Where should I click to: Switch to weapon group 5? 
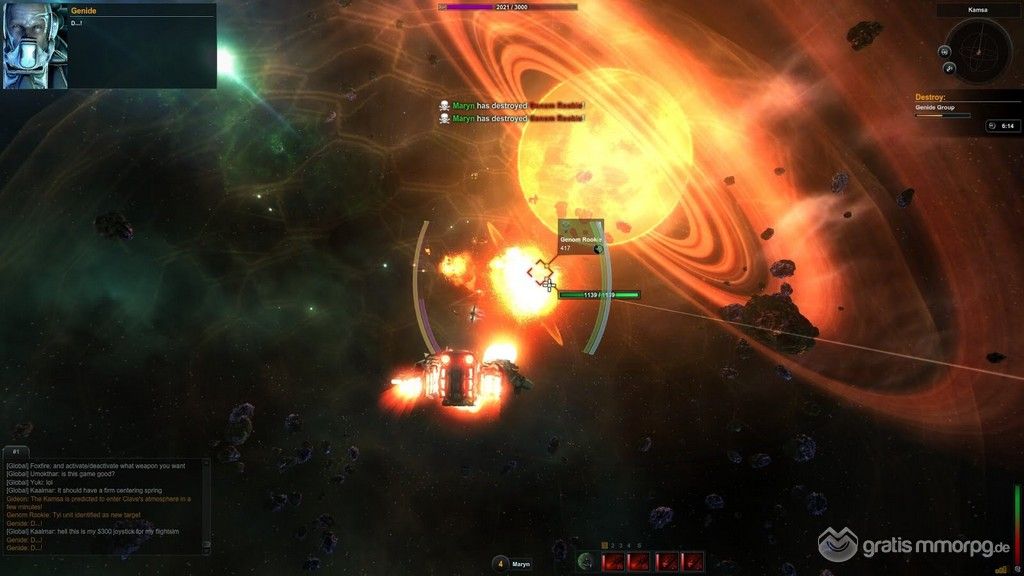click(x=639, y=545)
